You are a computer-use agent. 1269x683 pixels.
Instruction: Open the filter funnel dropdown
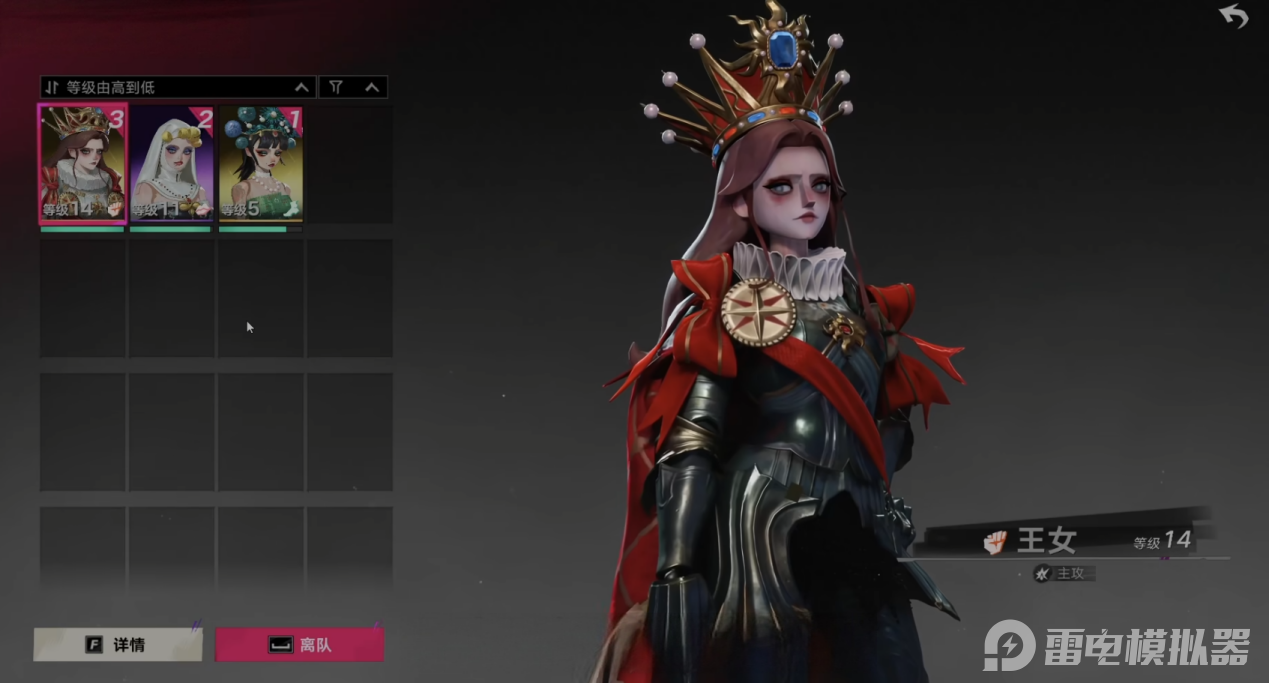coord(353,87)
